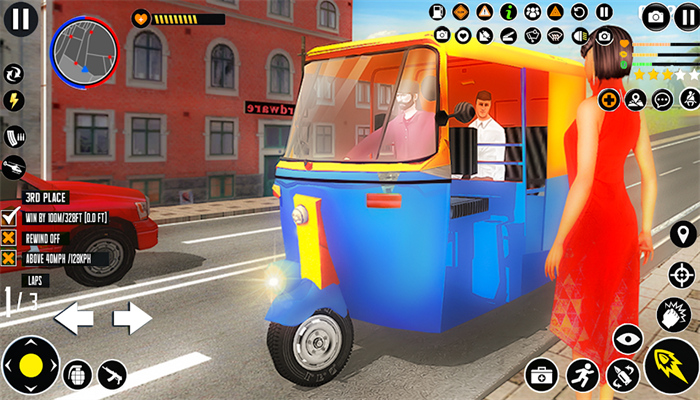Toggle the eye view button
The image size is (700, 400).
tap(627, 339)
